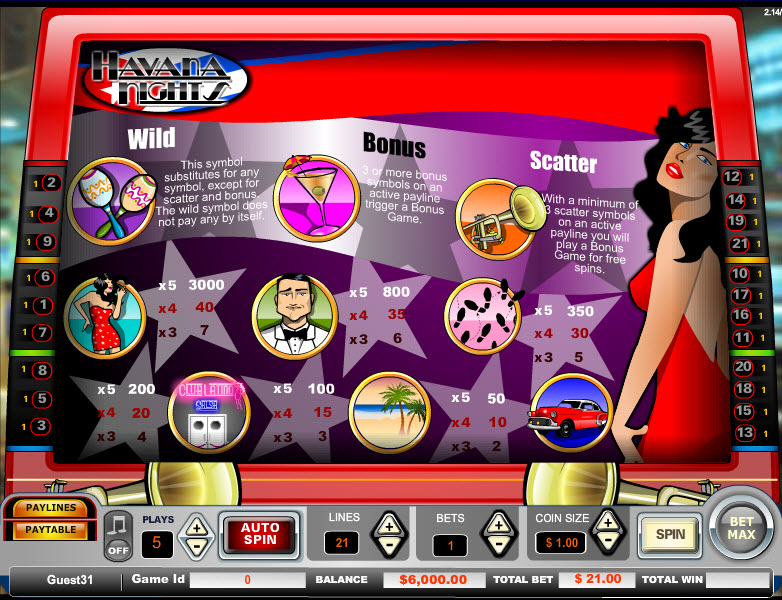Hit the Spin button
Screen dimensions: 782x600
669,534
